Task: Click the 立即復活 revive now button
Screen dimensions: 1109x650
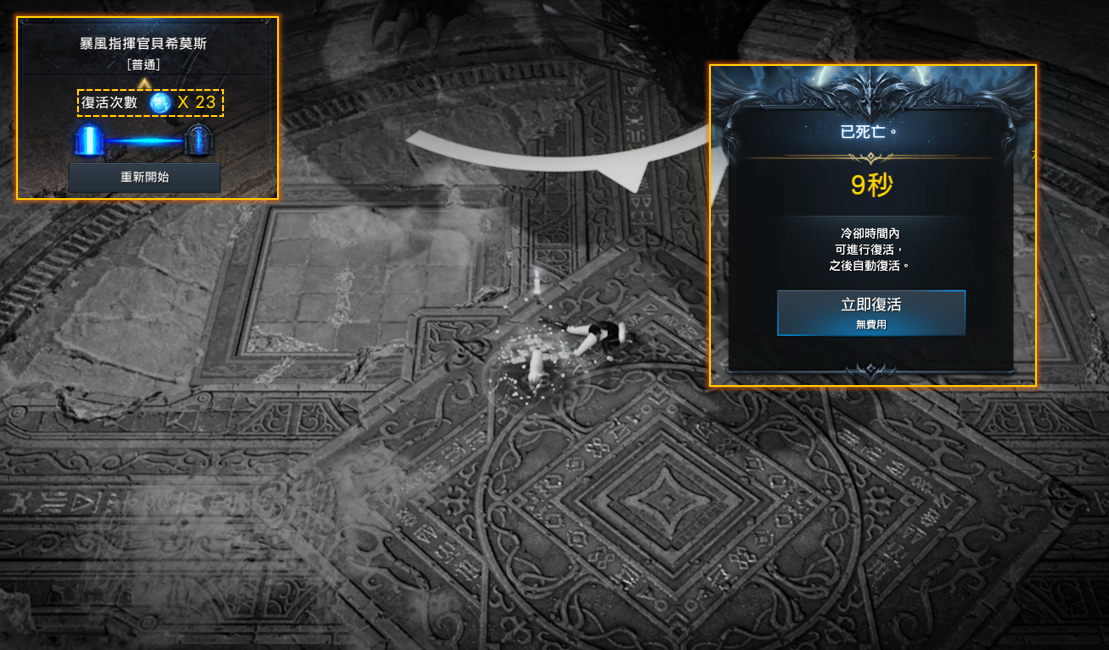Action: pos(871,312)
